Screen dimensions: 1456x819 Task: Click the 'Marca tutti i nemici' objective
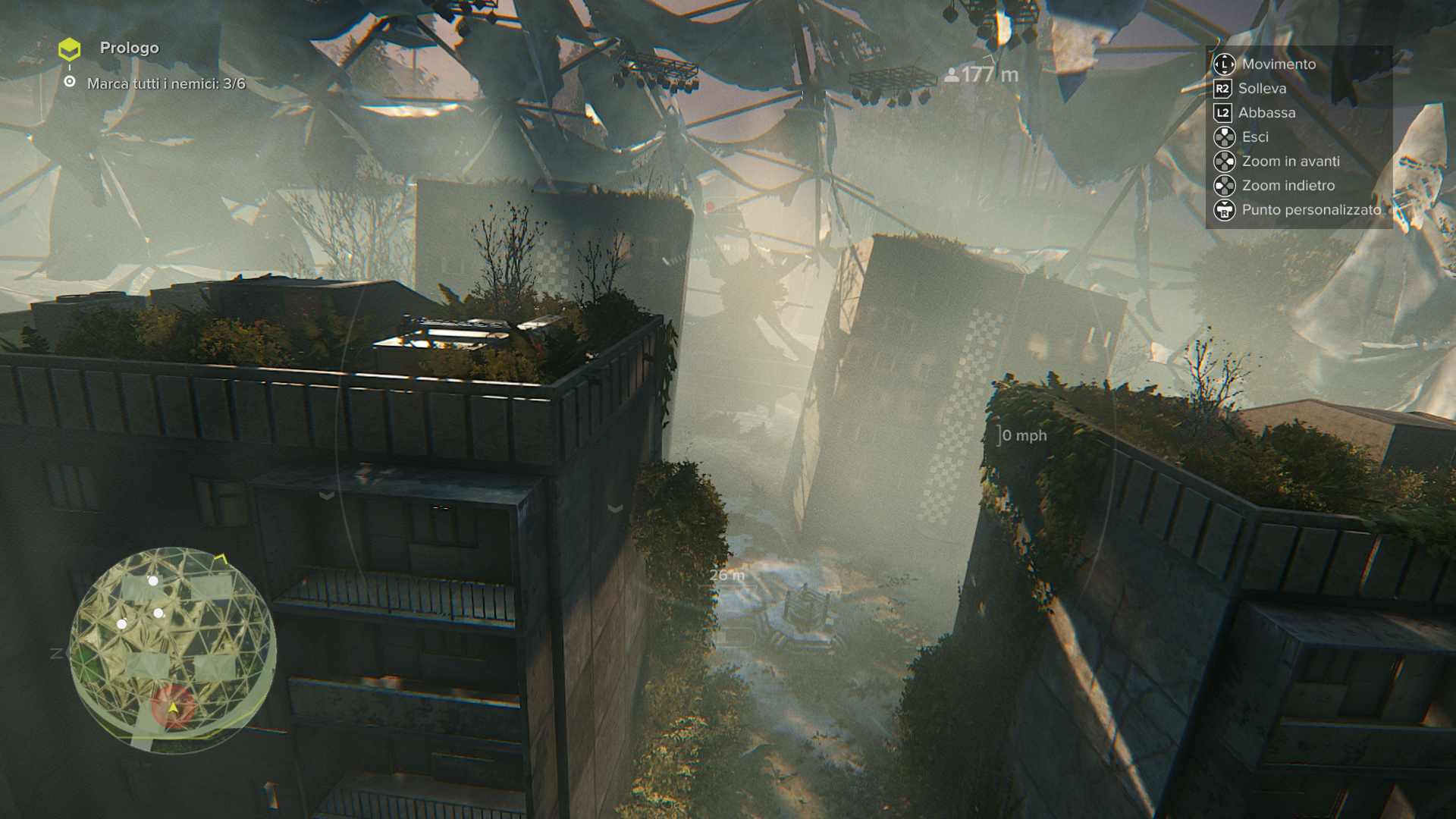[166, 84]
